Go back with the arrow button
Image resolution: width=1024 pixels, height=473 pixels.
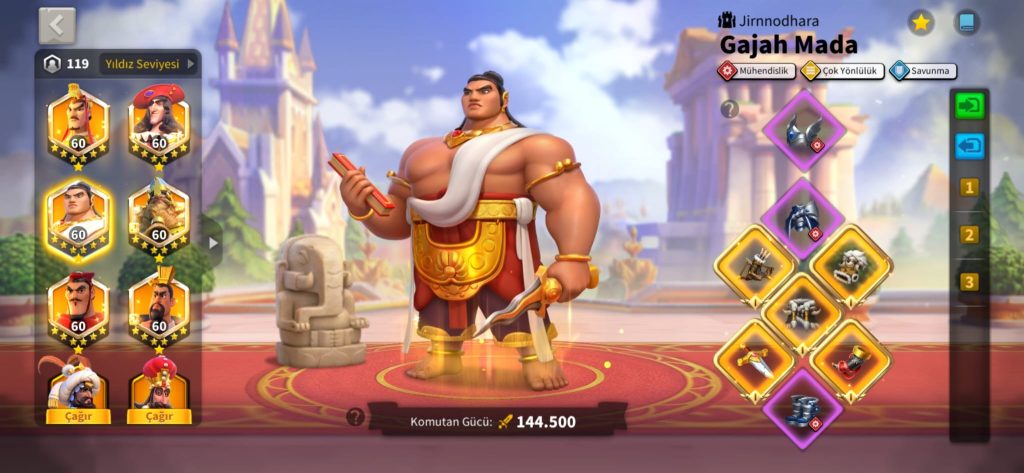coord(57,25)
